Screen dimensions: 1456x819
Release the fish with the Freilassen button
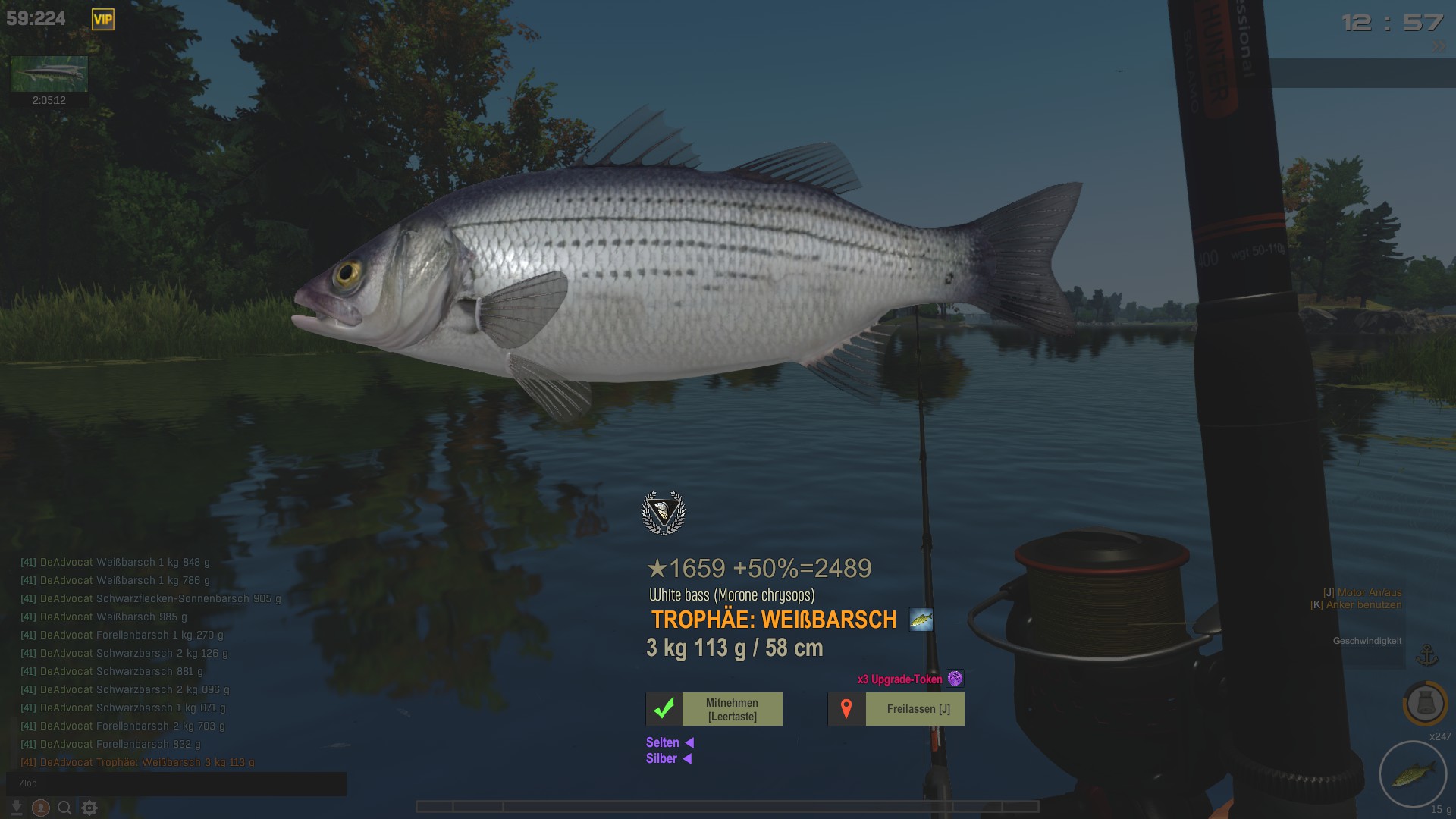896,709
